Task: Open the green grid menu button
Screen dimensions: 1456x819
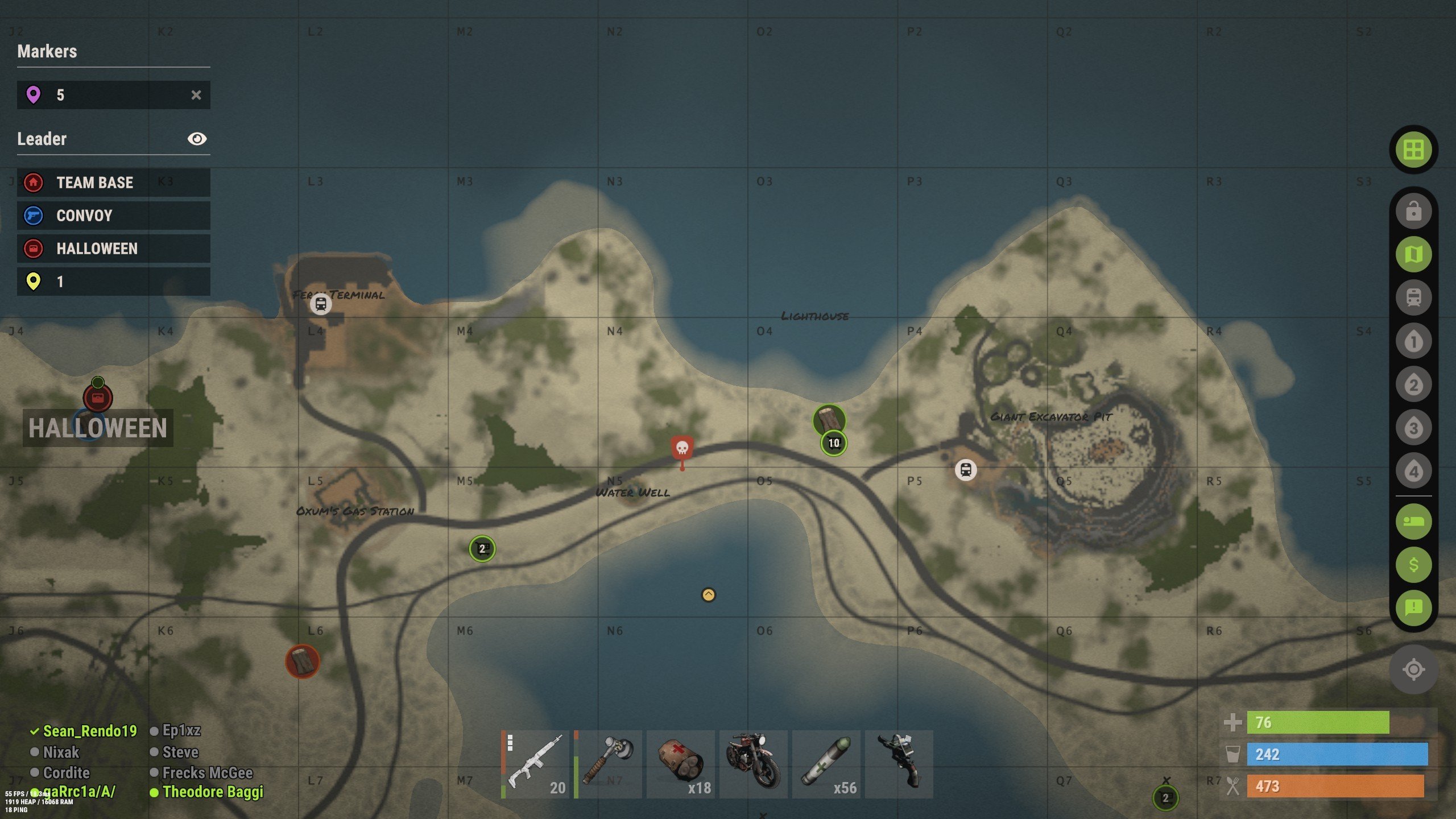Action: [x=1413, y=150]
